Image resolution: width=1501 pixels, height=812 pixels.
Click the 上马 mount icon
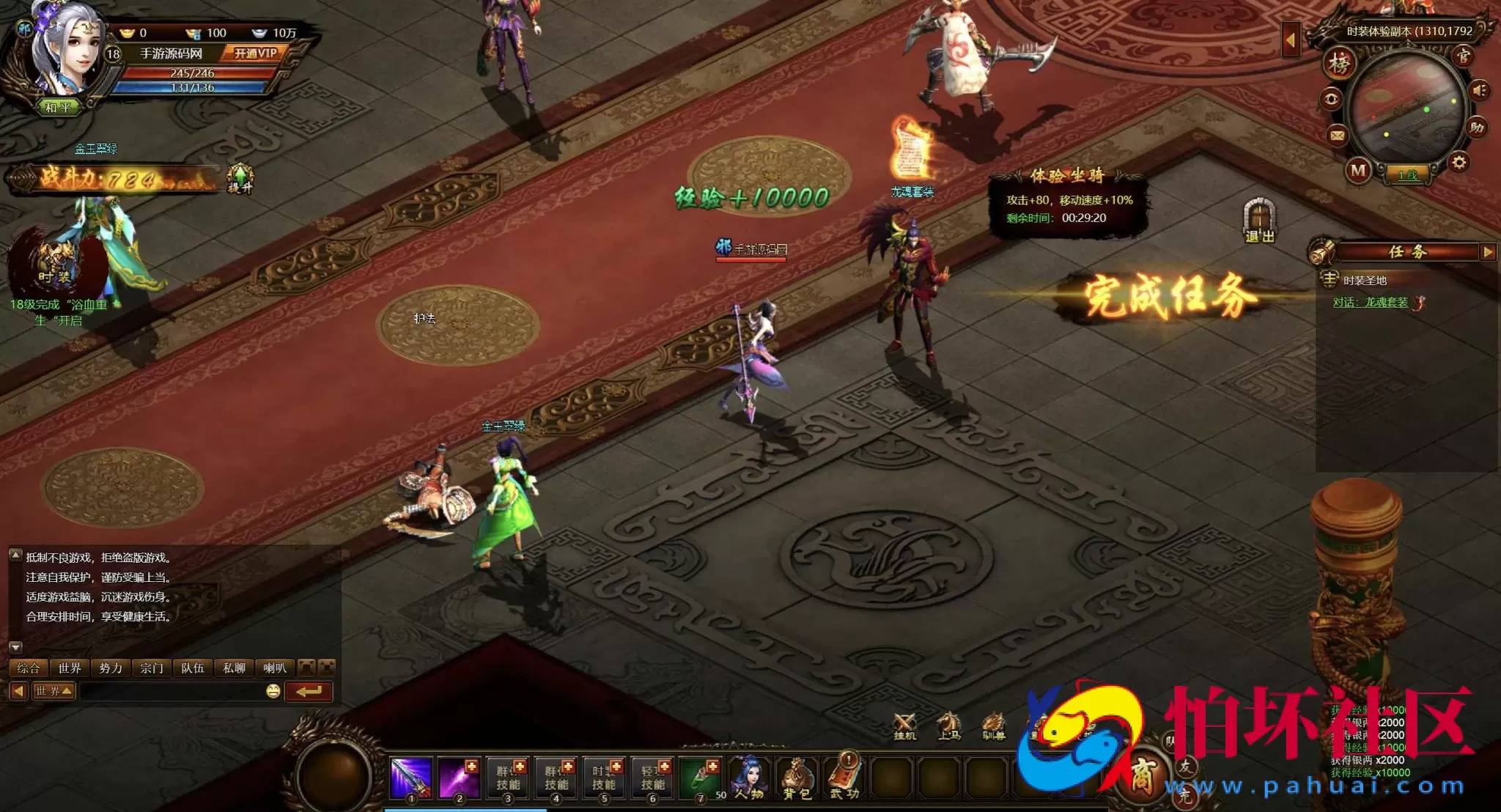coord(950,722)
